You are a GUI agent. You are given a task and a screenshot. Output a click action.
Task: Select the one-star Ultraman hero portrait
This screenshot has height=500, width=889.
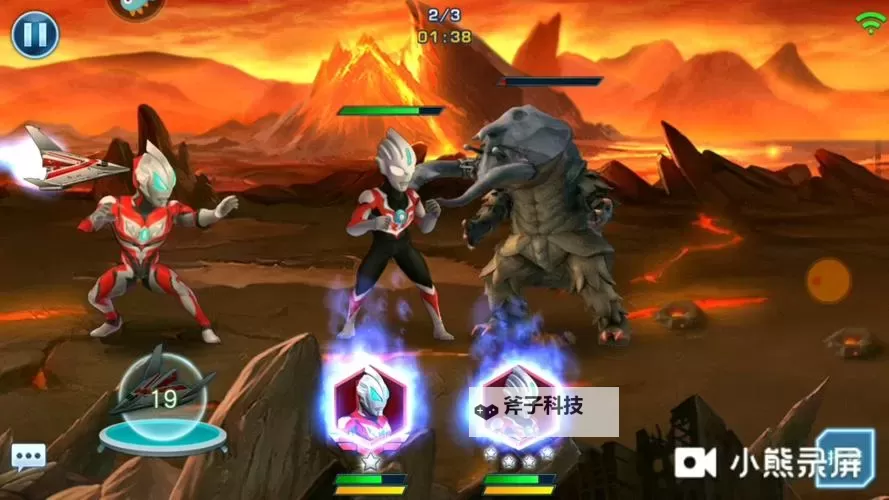pyautogui.click(x=369, y=405)
